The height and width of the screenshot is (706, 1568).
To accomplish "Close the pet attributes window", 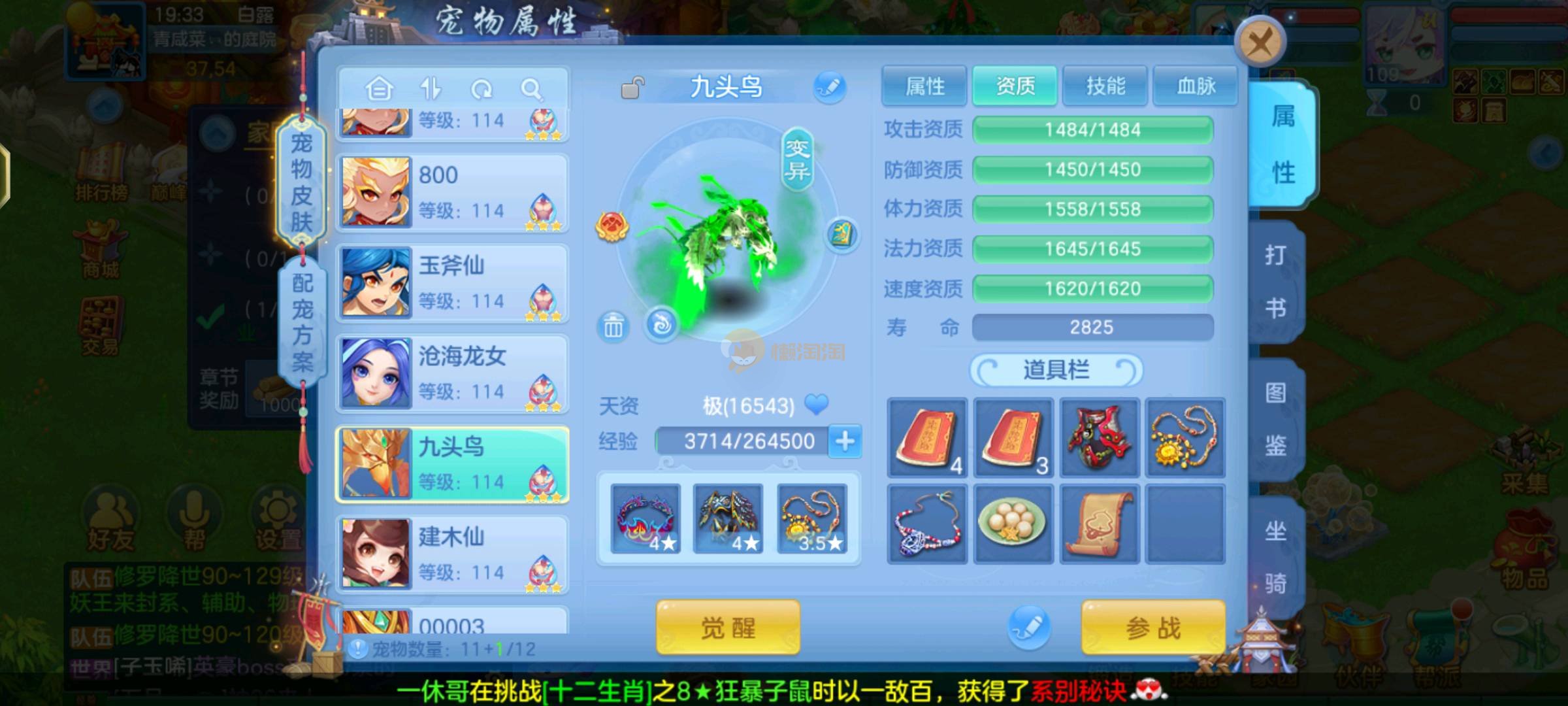I will [1259, 43].
